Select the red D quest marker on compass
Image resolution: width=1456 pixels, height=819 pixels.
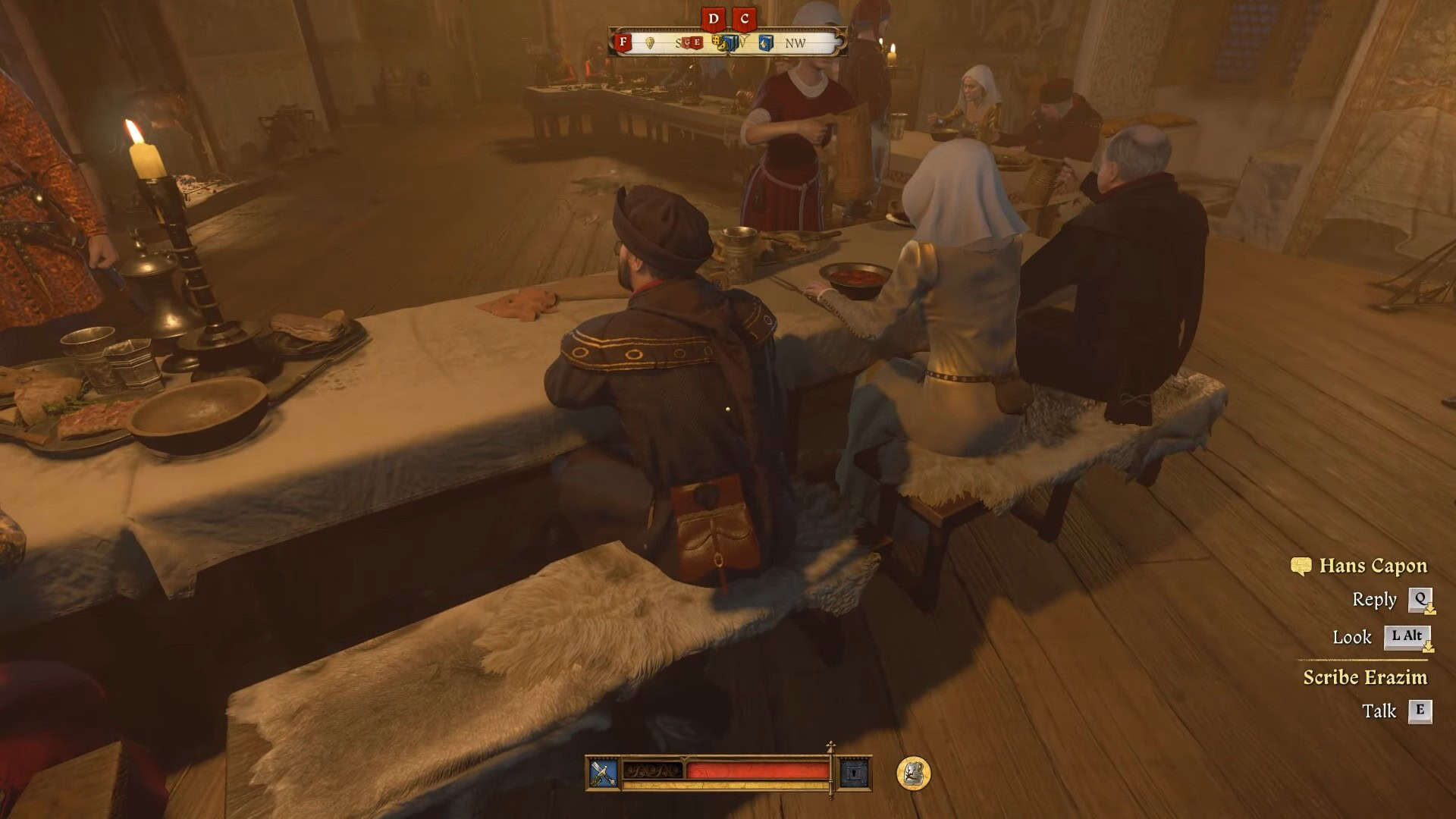(x=713, y=19)
